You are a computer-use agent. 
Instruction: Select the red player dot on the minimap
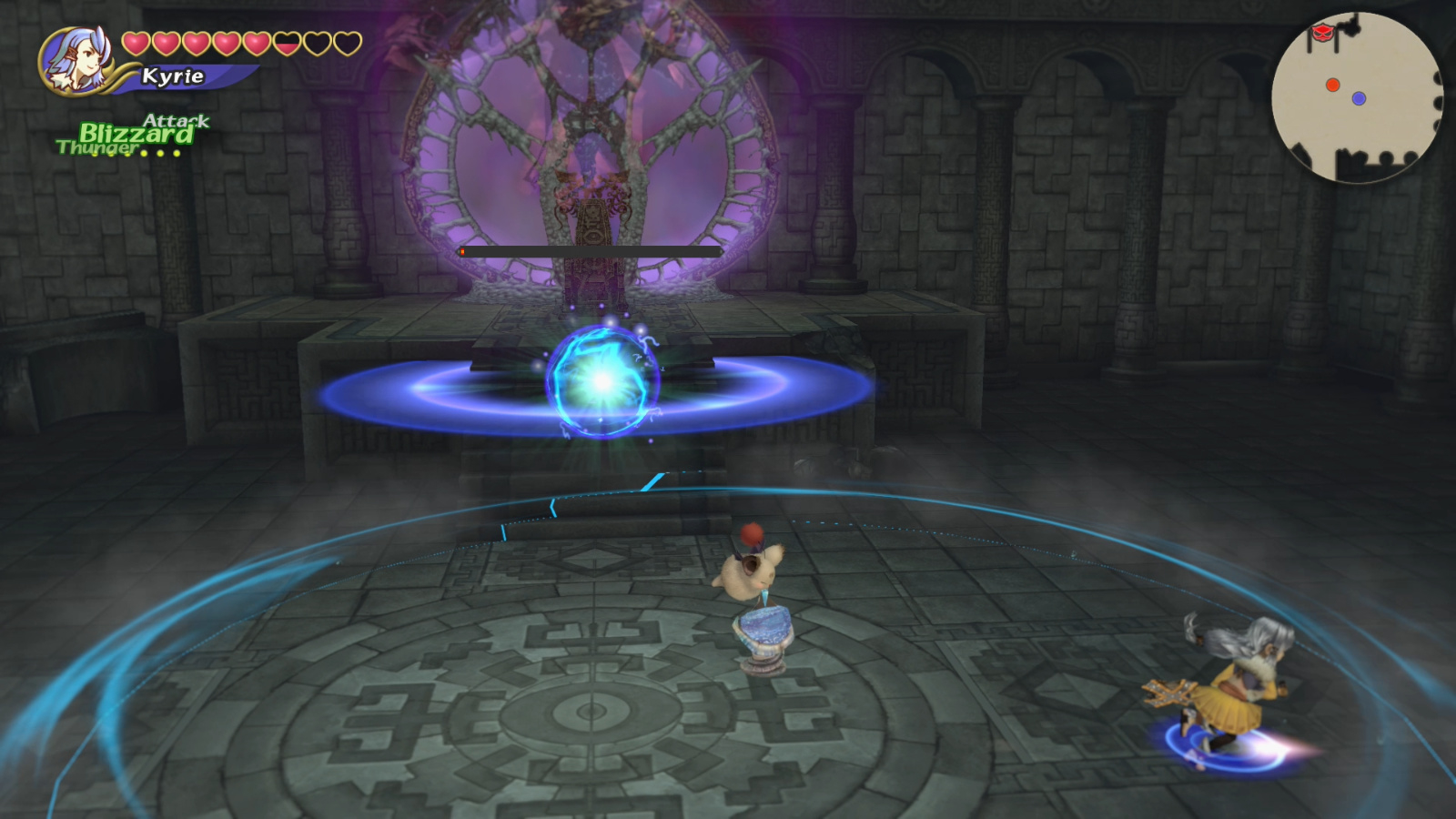1331,84
